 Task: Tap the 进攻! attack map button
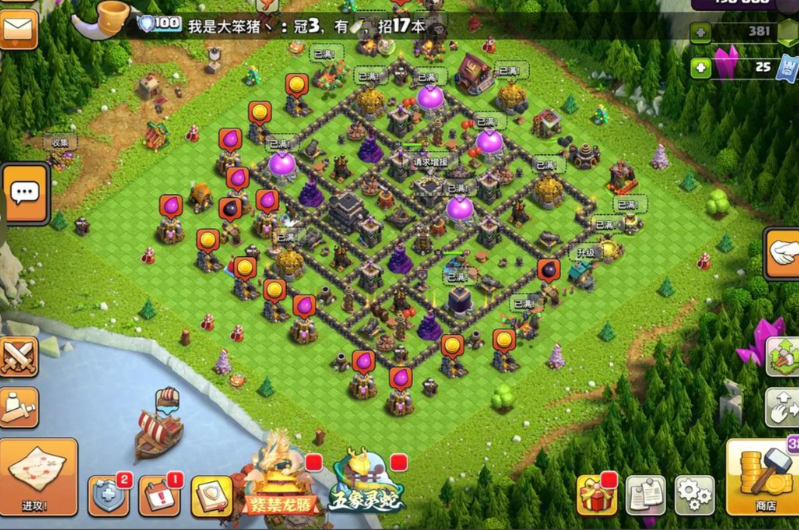click(x=37, y=476)
